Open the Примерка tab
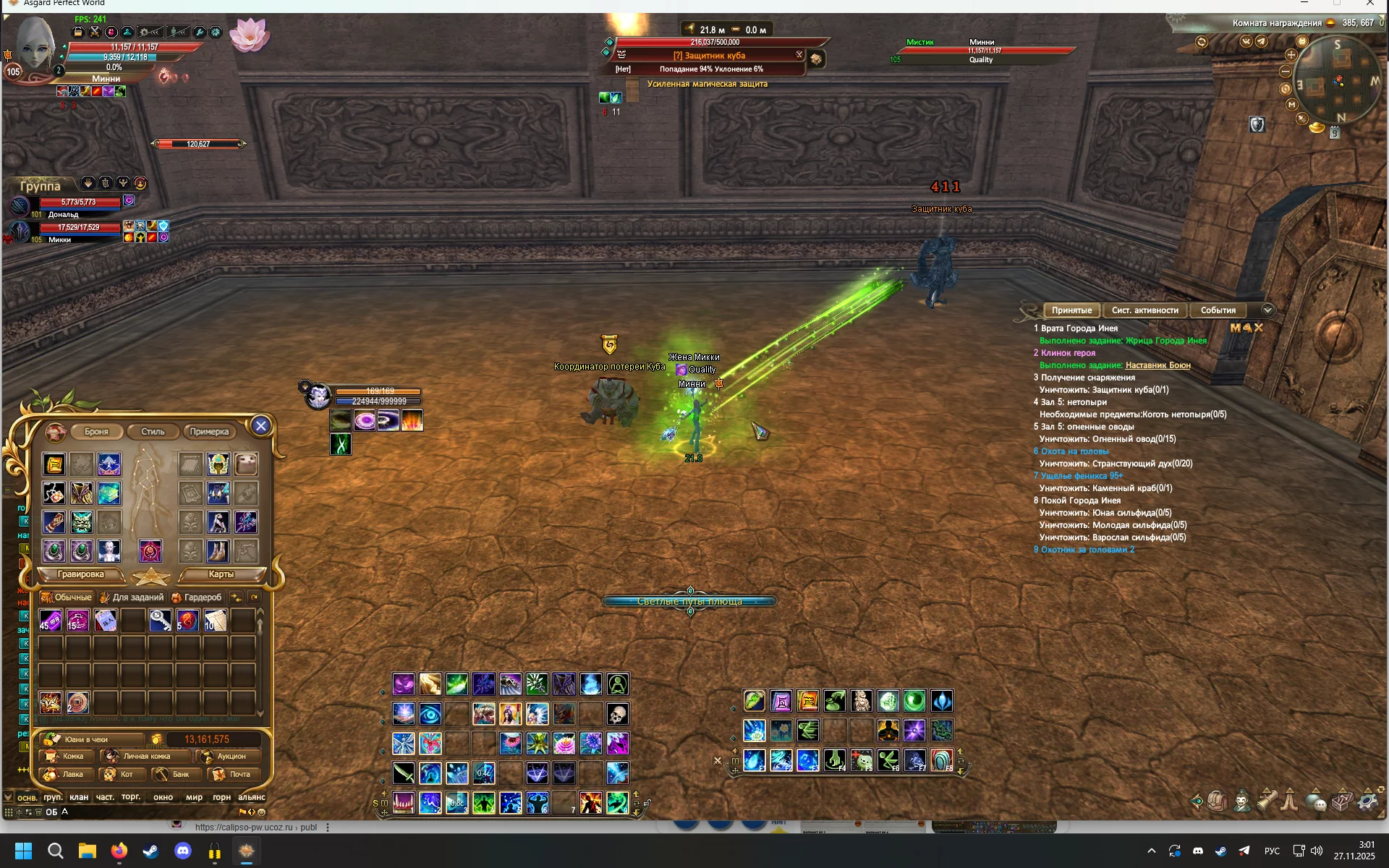Viewport: 1389px width, 868px height. pos(209,432)
